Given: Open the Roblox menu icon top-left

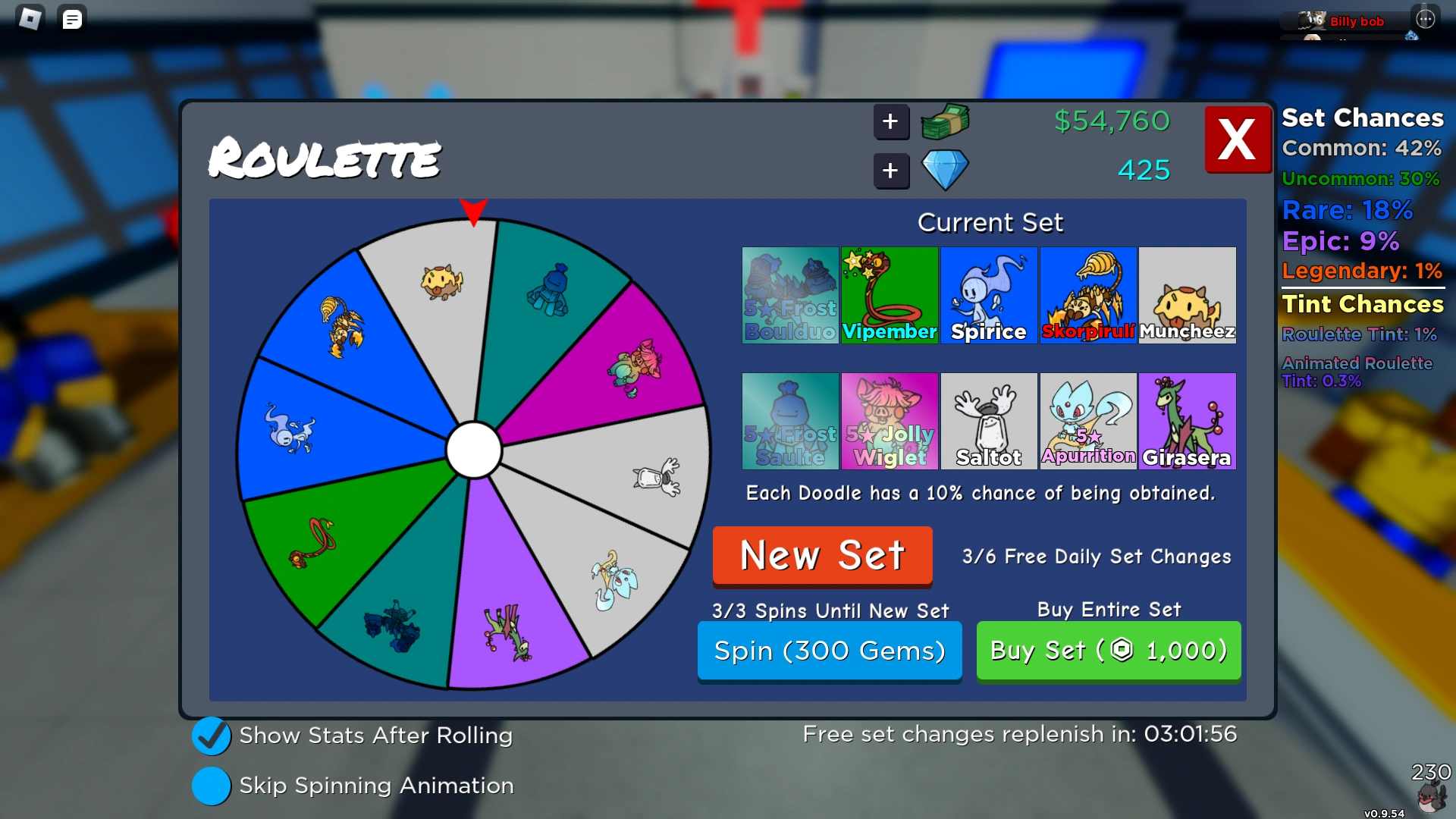Looking at the screenshot, I should click(x=30, y=18).
